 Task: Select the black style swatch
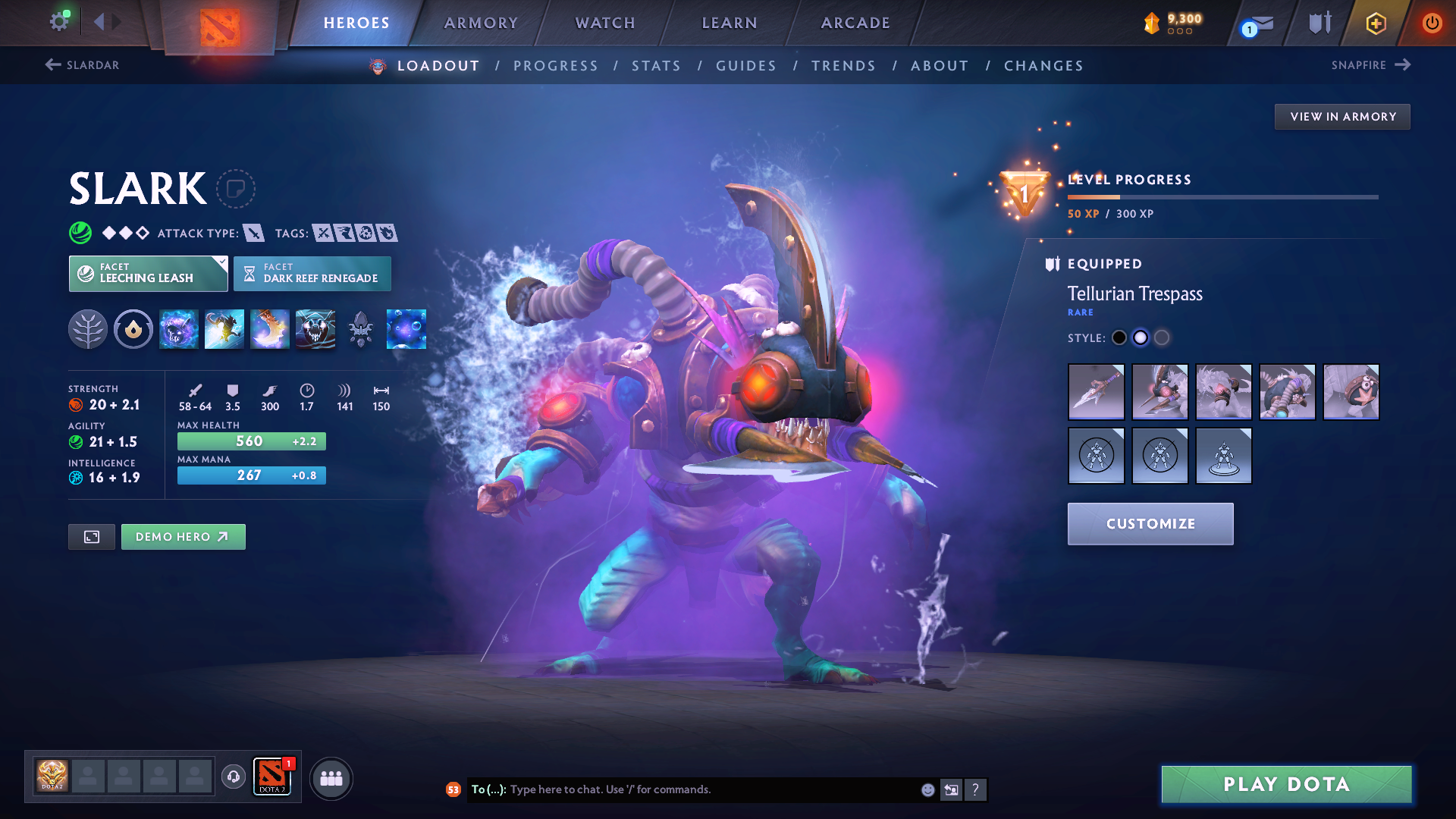coord(1119,338)
